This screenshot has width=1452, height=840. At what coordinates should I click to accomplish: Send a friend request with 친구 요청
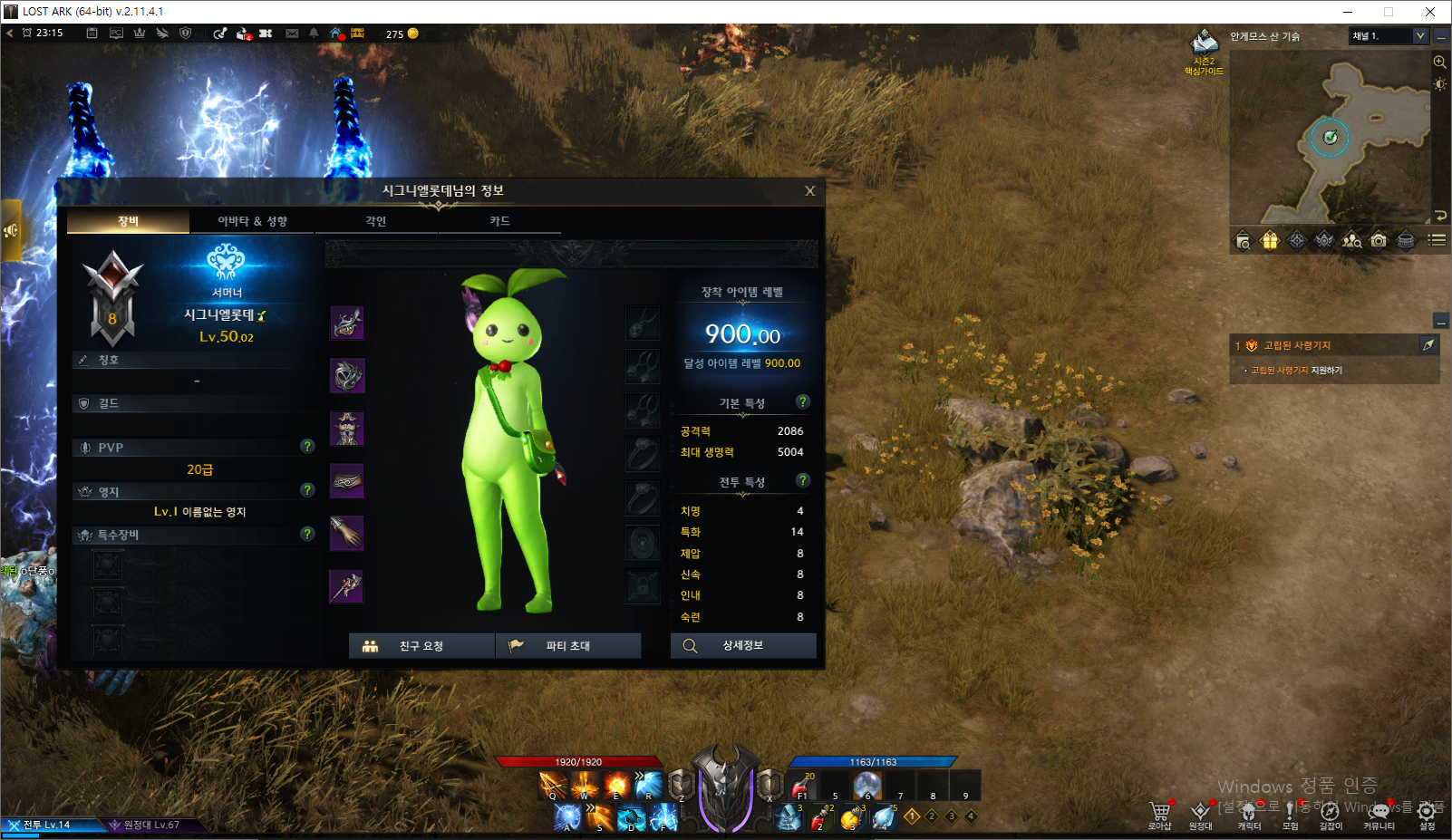(x=421, y=646)
